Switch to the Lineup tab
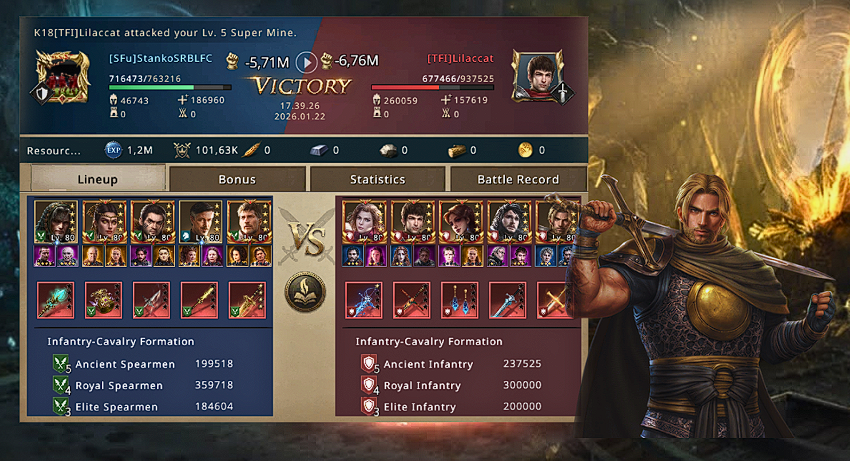The image size is (850, 461). coord(97,179)
